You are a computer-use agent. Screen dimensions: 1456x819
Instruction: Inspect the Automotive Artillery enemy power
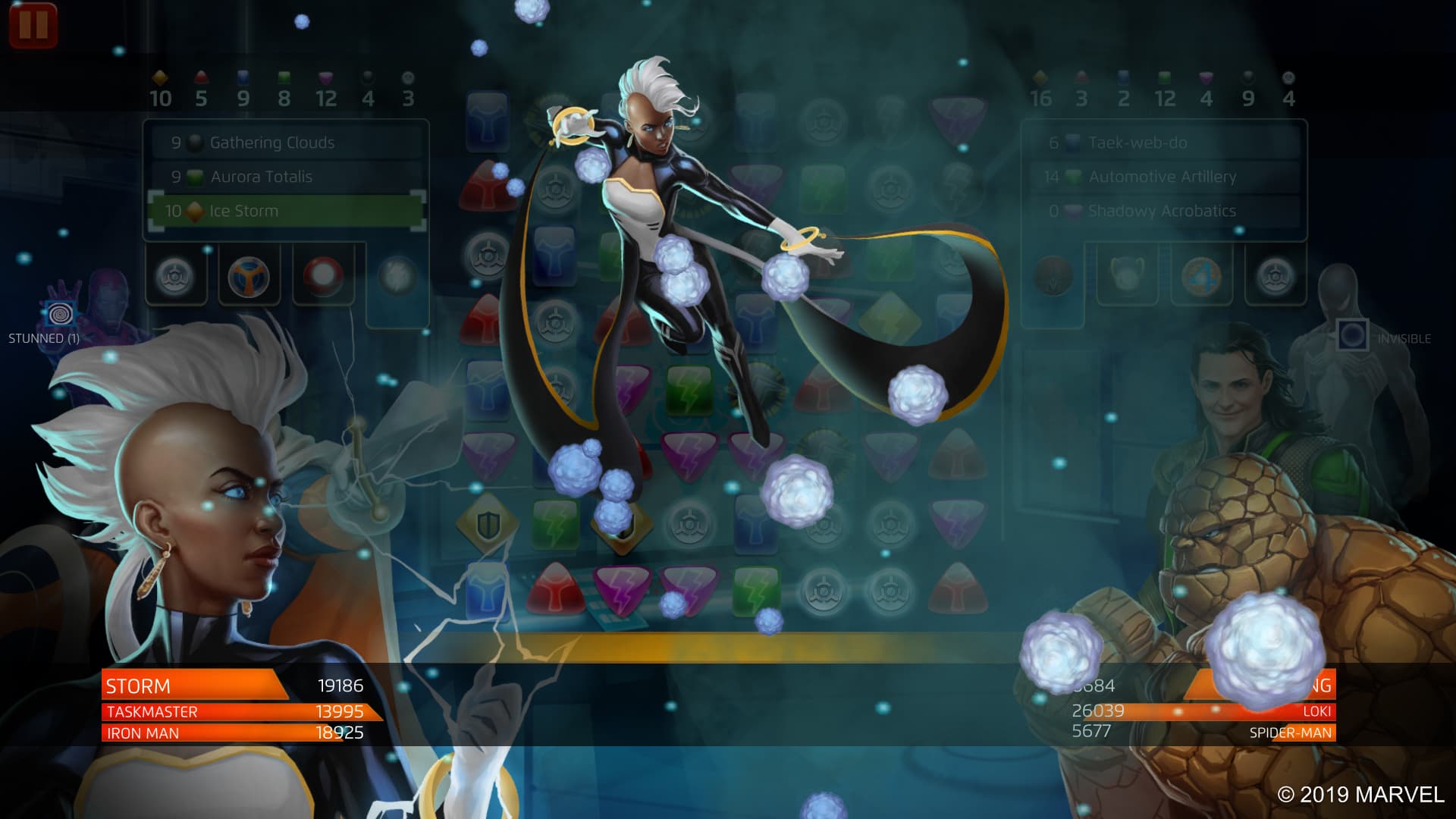pos(1163,177)
